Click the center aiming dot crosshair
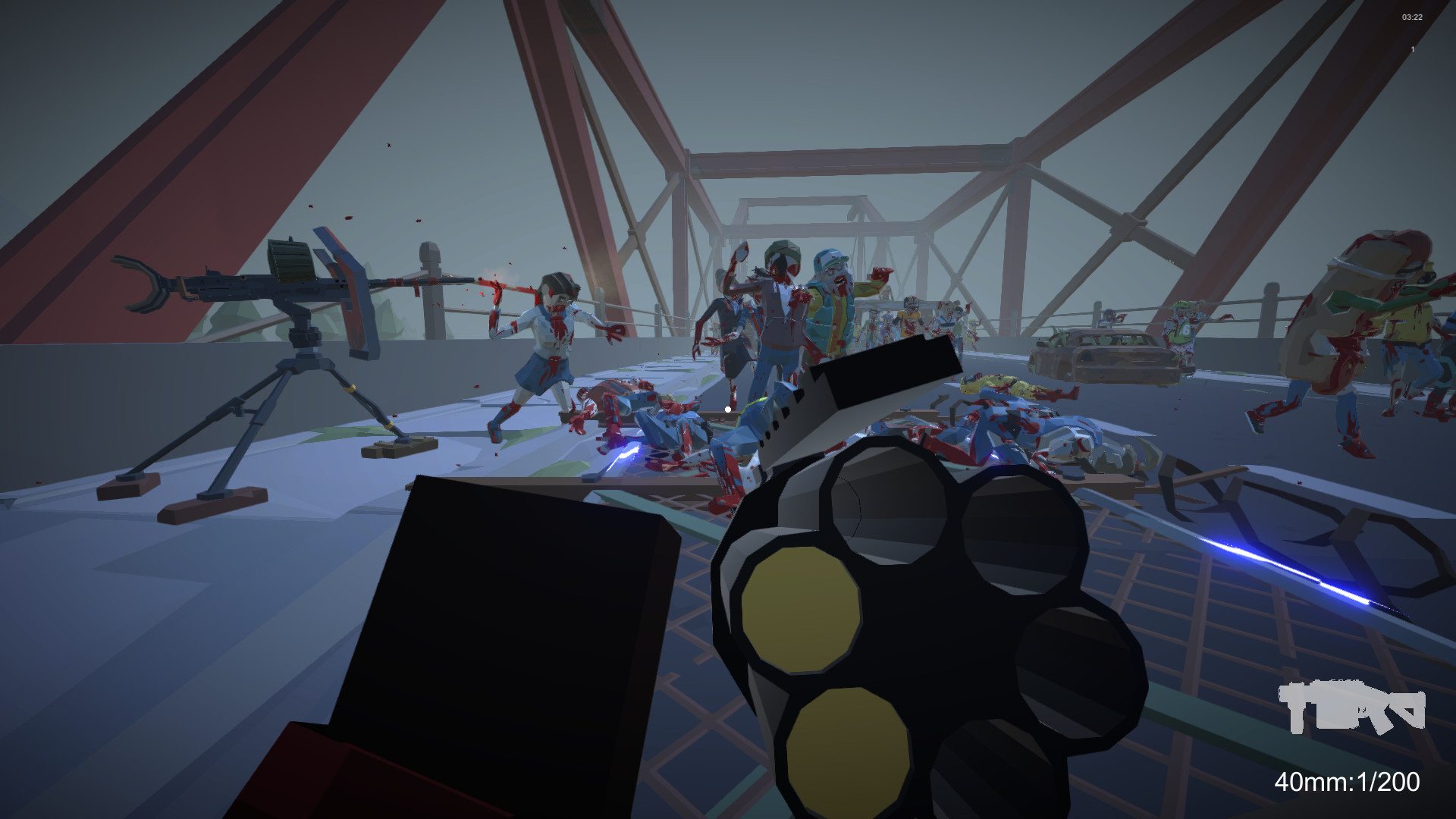The width and height of the screenshot is (1456, 819). pyautogui.click(x=727, y=409)
